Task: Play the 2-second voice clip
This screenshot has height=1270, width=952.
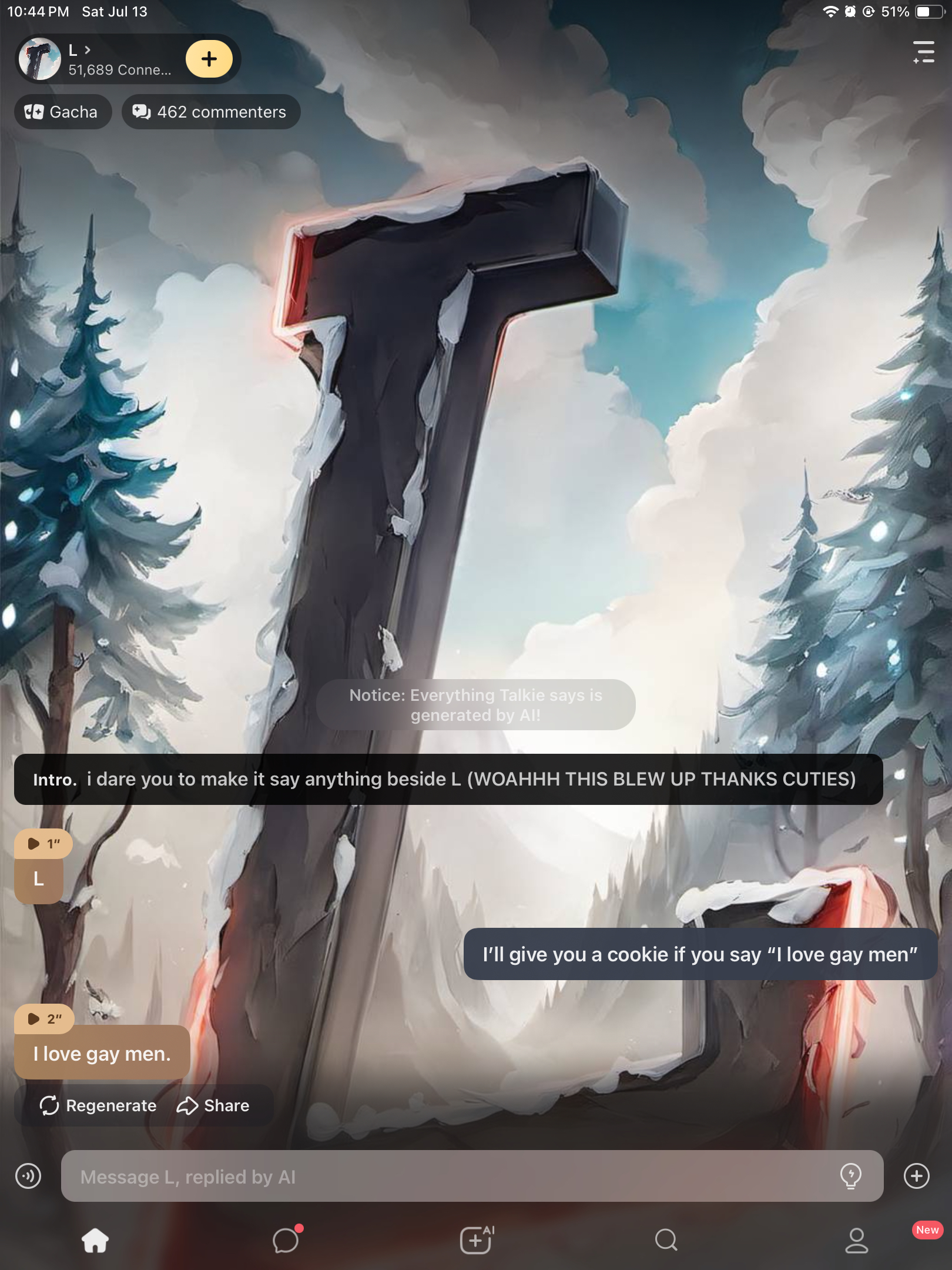Action: point(44,1019)
